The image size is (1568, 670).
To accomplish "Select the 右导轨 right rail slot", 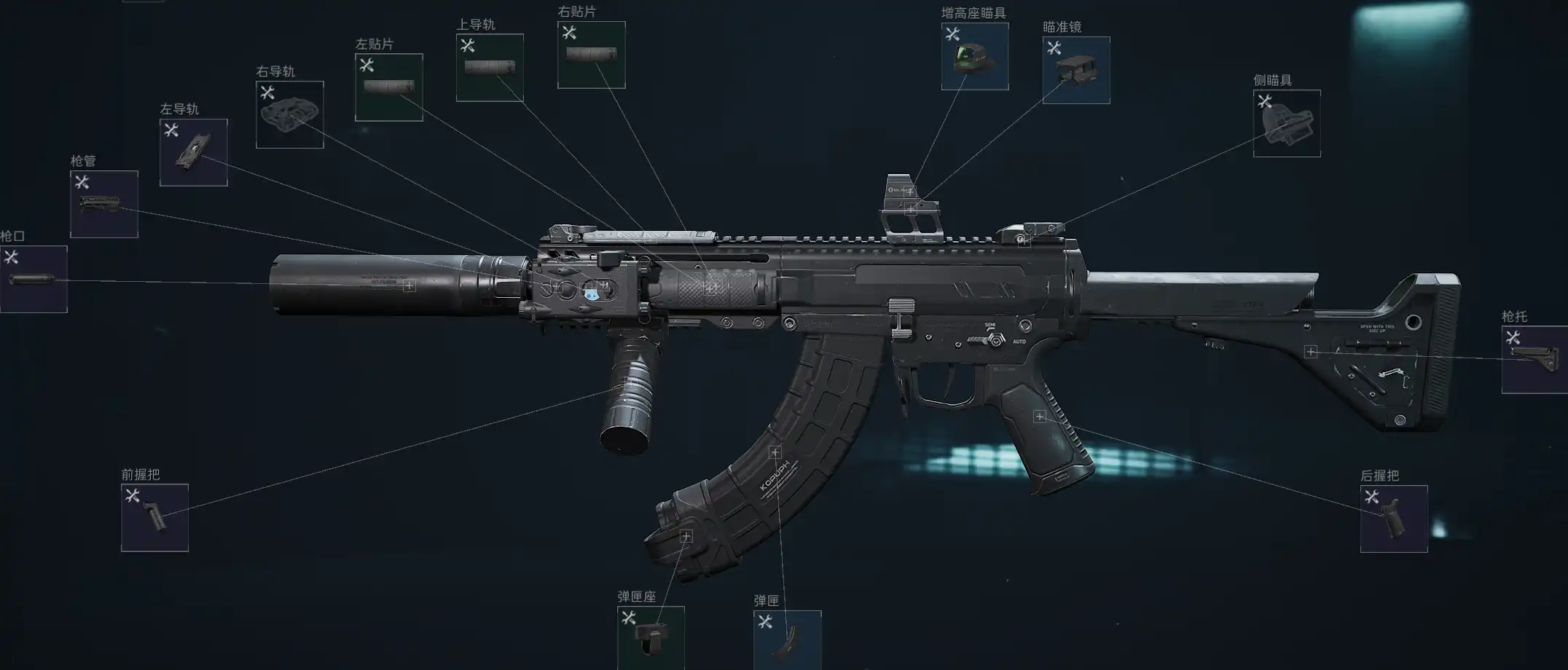I will point(290,114).
